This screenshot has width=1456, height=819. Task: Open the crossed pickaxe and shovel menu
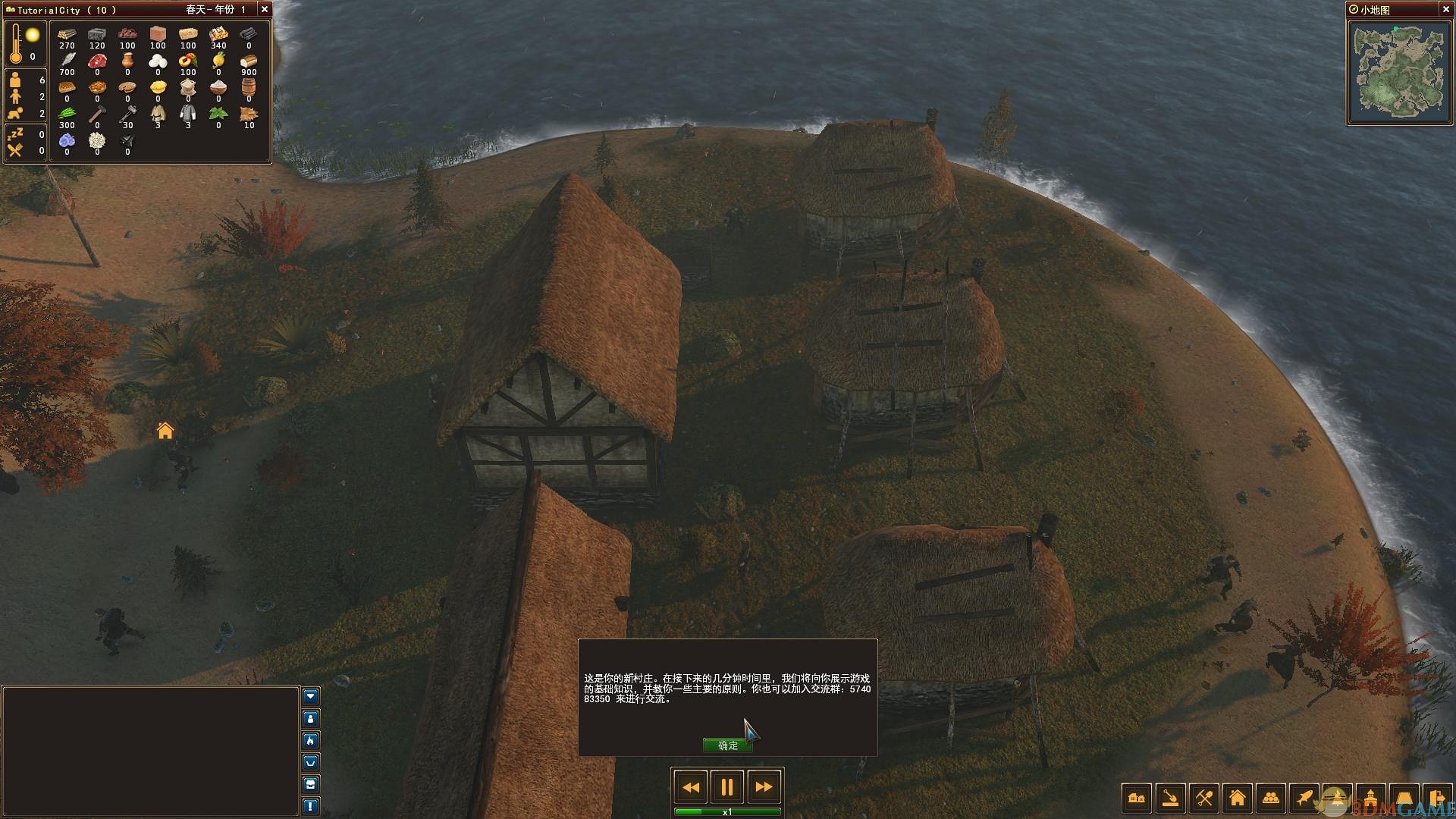1203,798
